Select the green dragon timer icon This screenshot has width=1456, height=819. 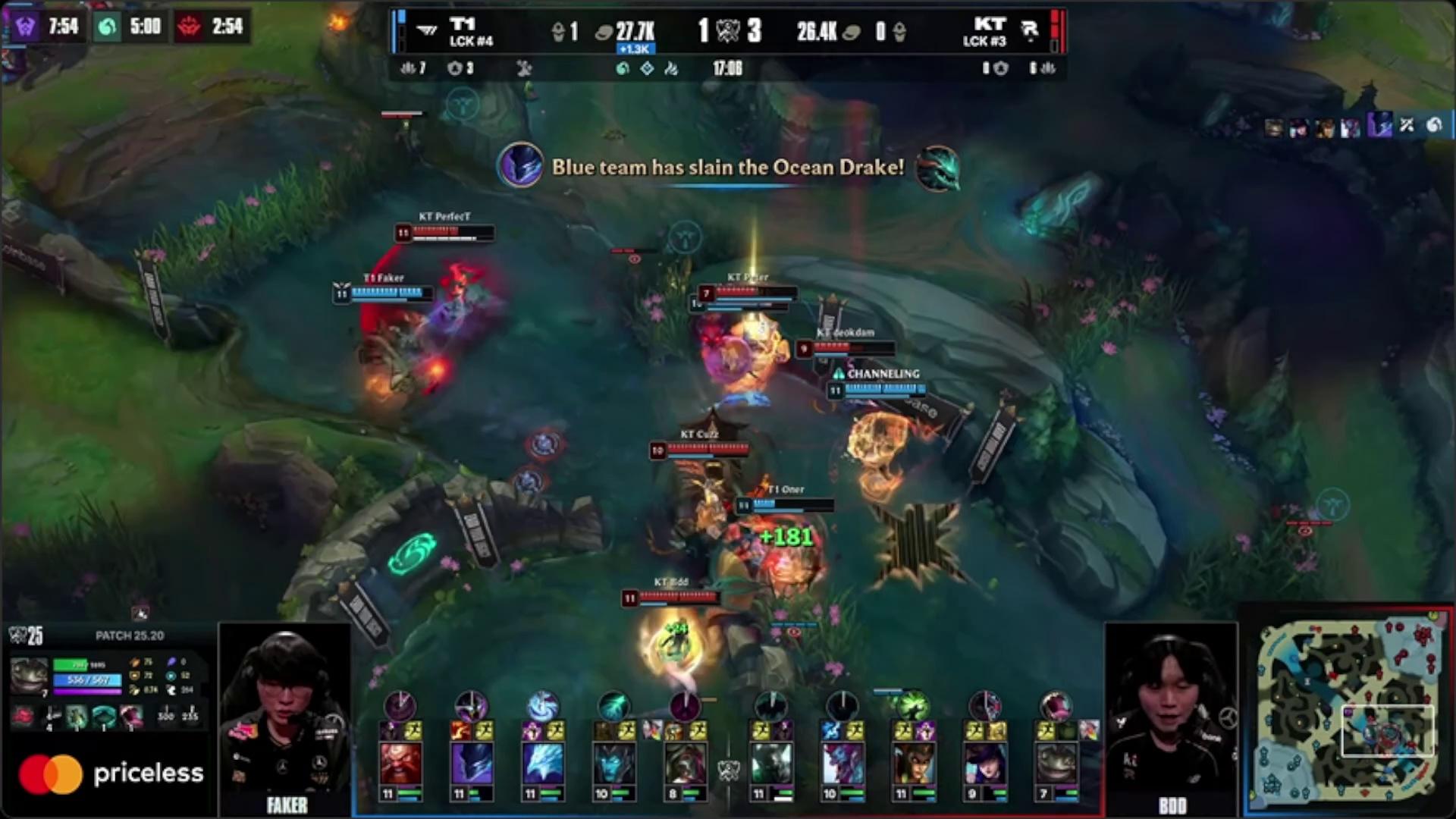point(107,27)
